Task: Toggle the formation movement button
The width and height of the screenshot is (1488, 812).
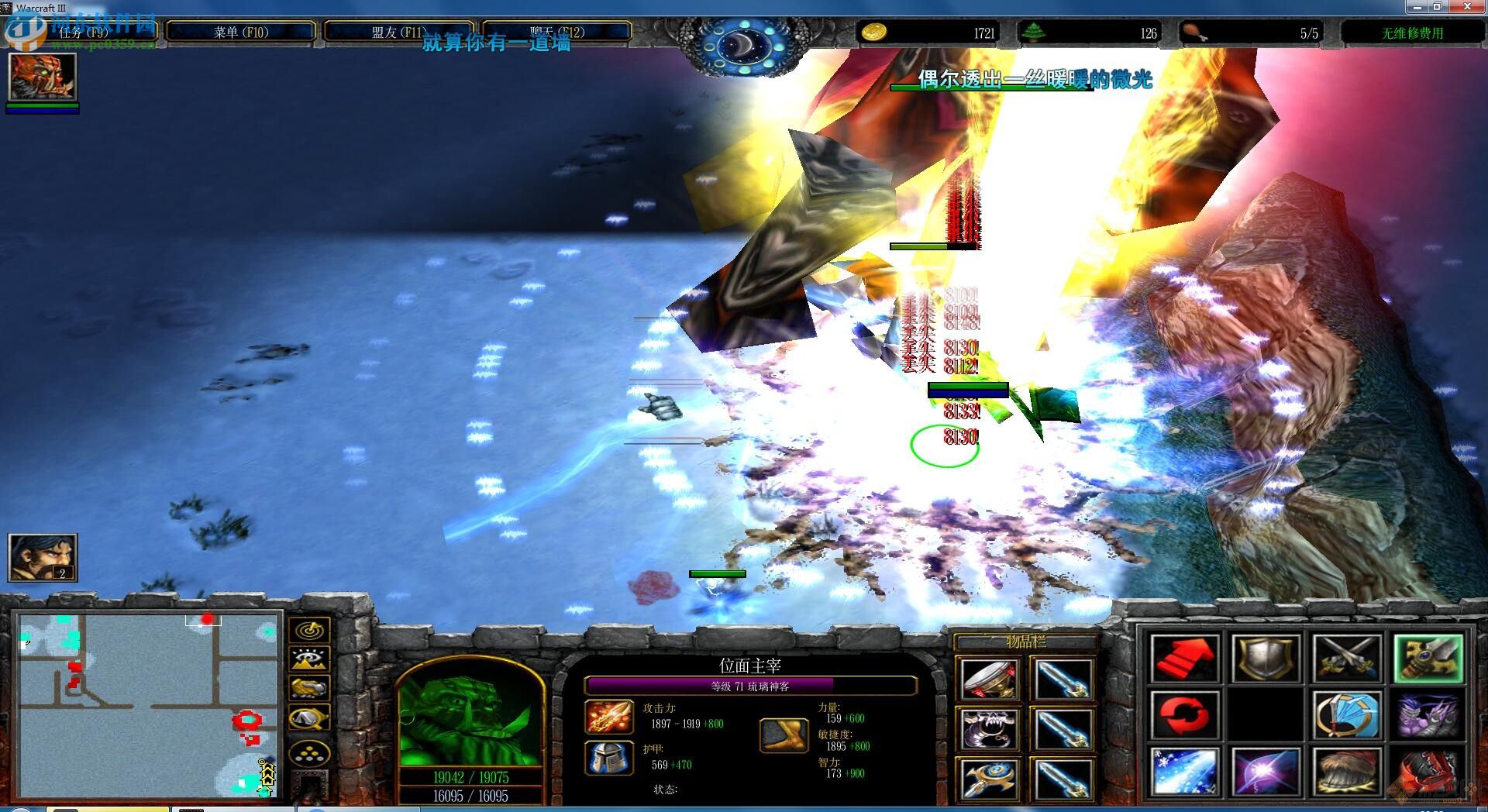Action: 309,752
